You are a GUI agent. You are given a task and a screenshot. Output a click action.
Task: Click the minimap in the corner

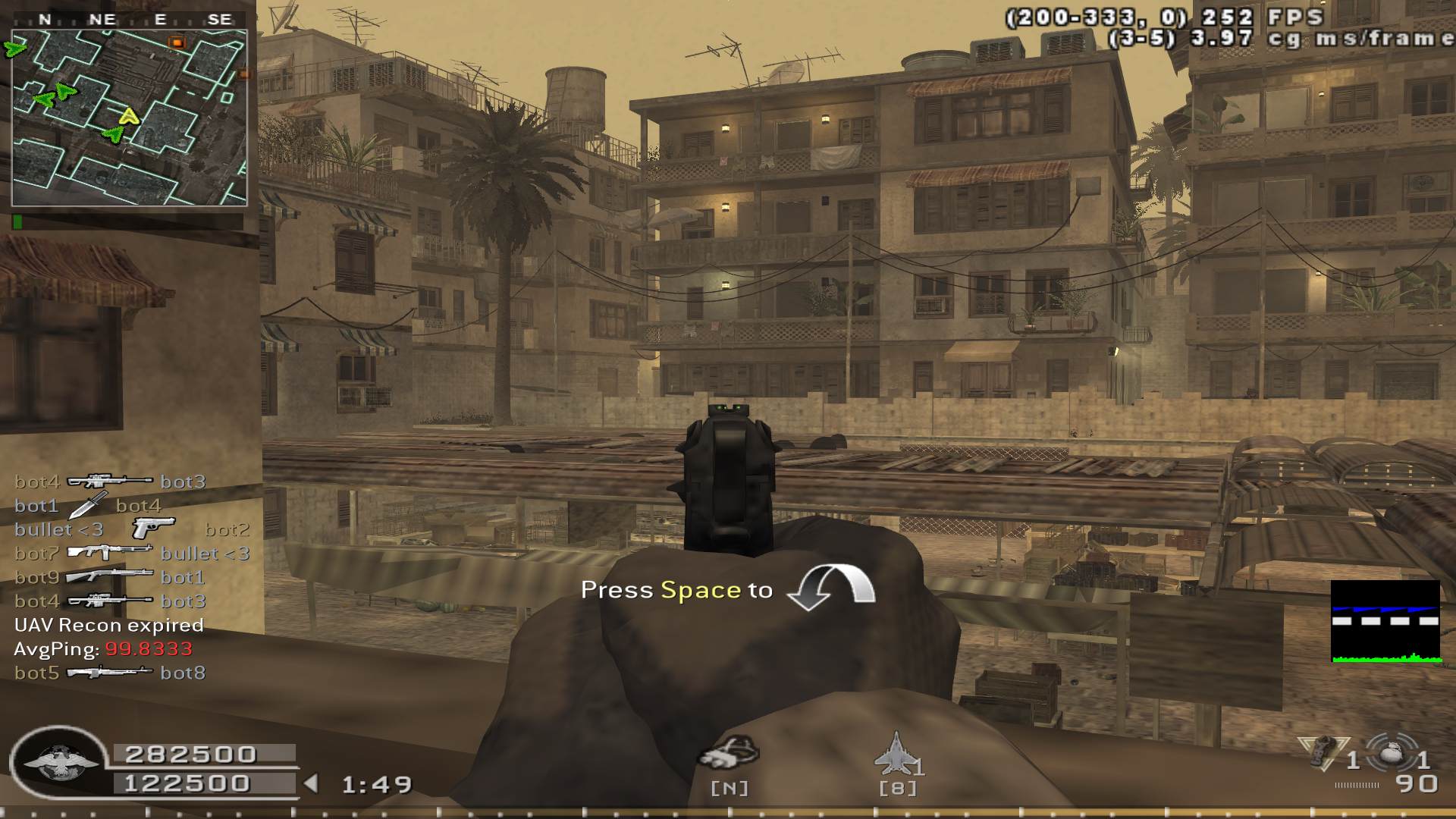(x=130, y=118)
